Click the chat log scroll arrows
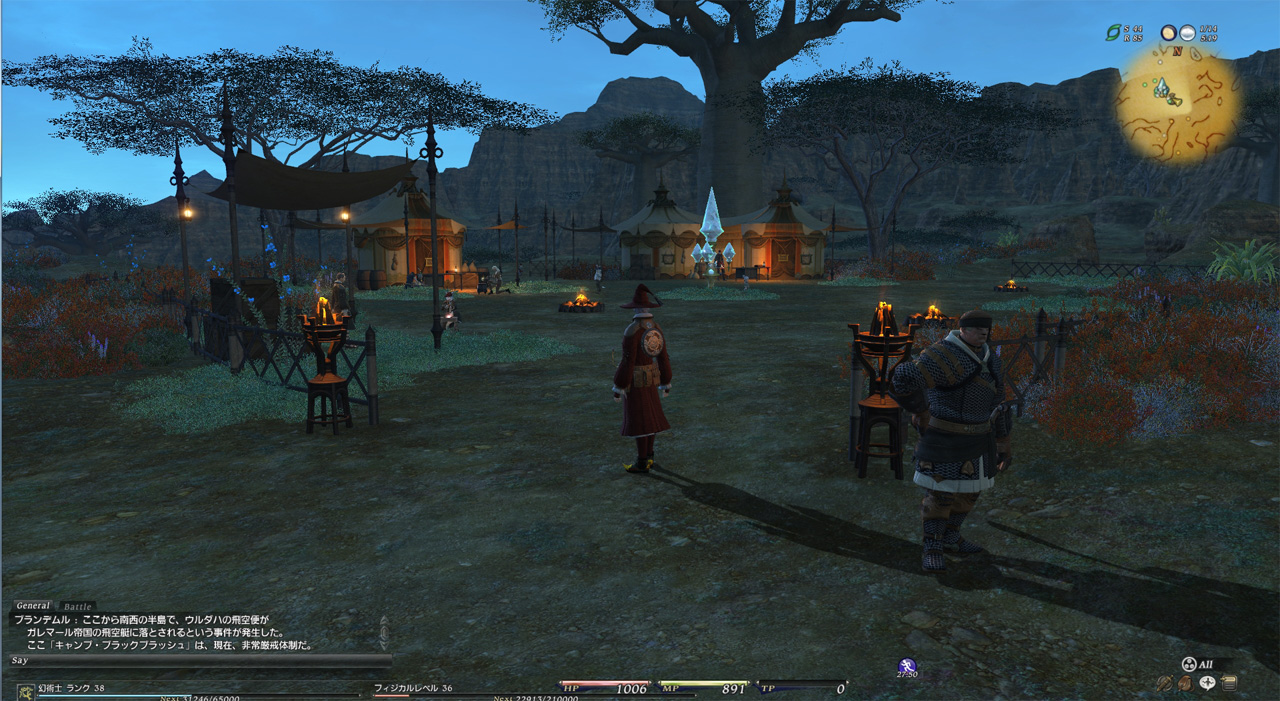Viewport: 1280px width, 701px height. (x=384, y=633)
